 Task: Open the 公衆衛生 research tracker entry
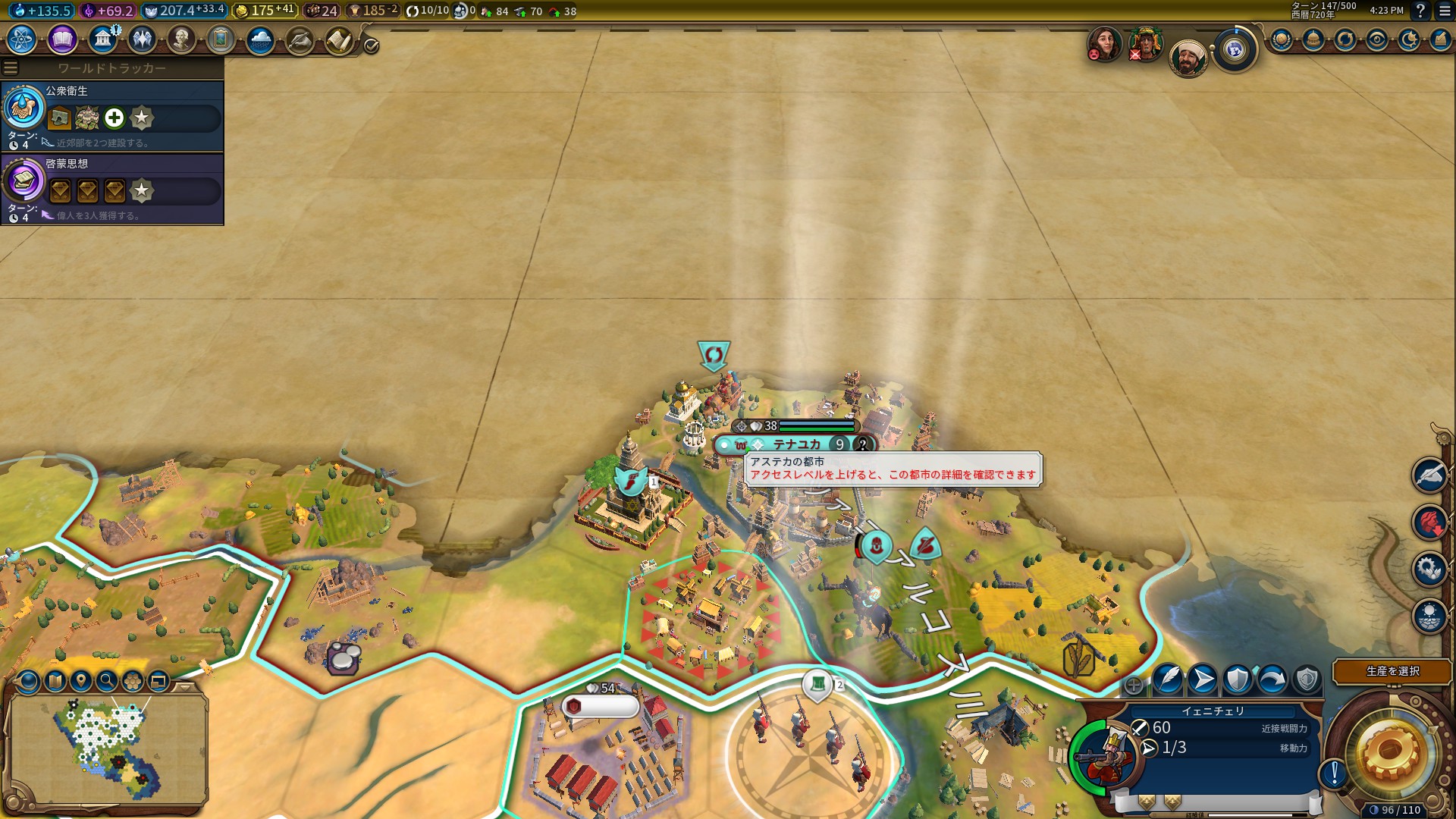click(112, 116)
